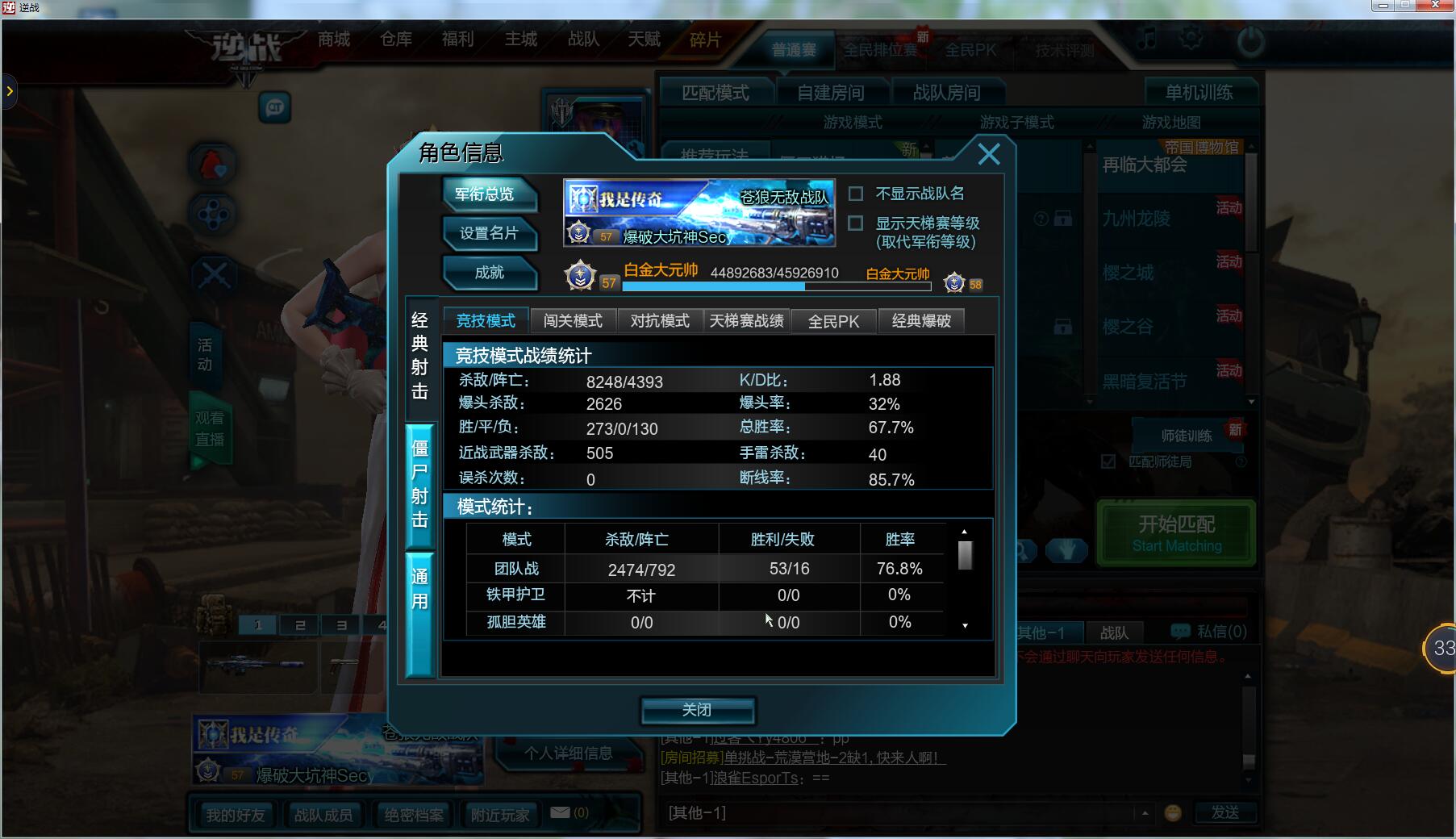Open 军衔总览 rank overview

488,194
